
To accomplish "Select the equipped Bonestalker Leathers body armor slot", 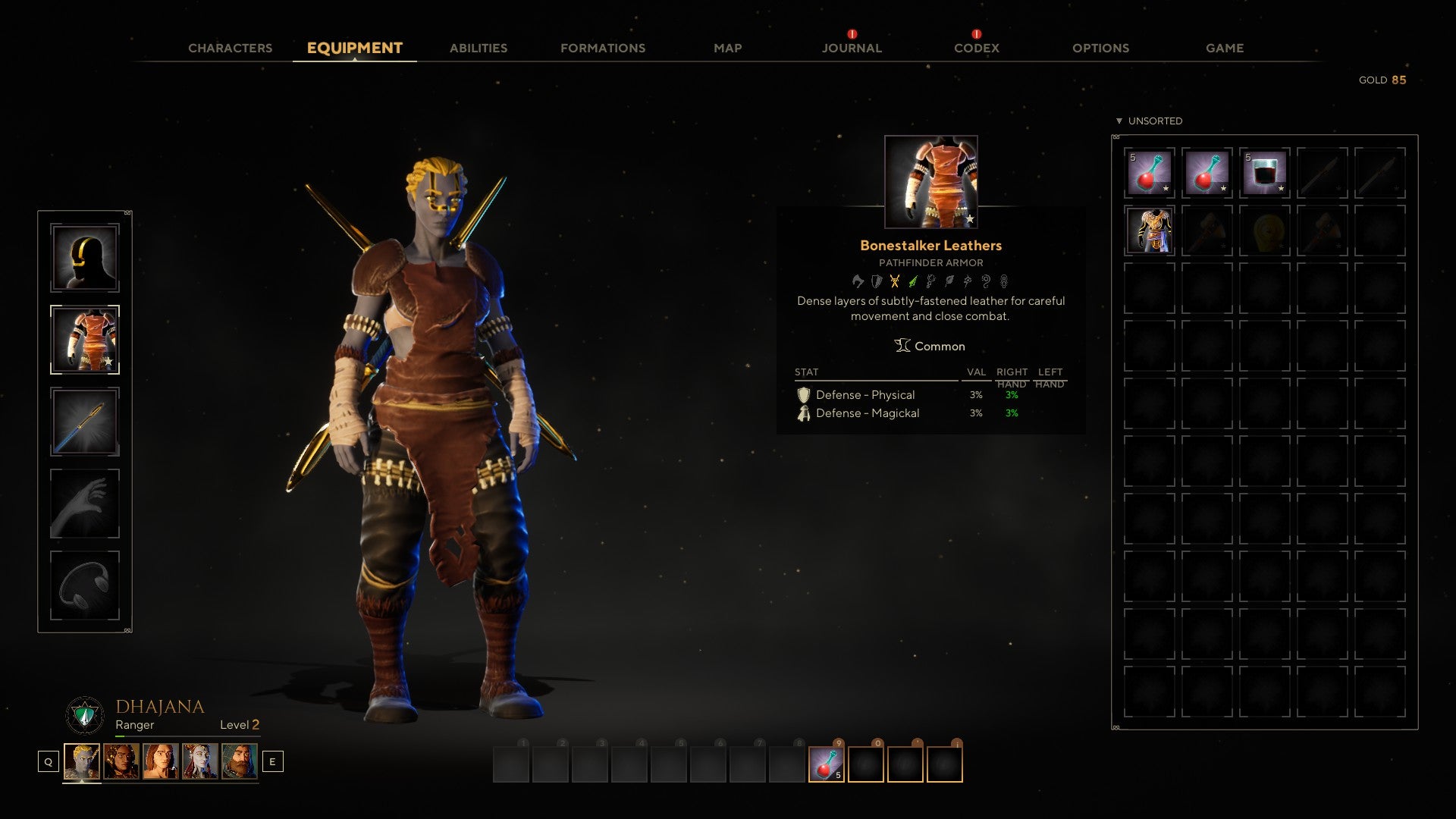I will pyautogui.click(x=85, y=340).
